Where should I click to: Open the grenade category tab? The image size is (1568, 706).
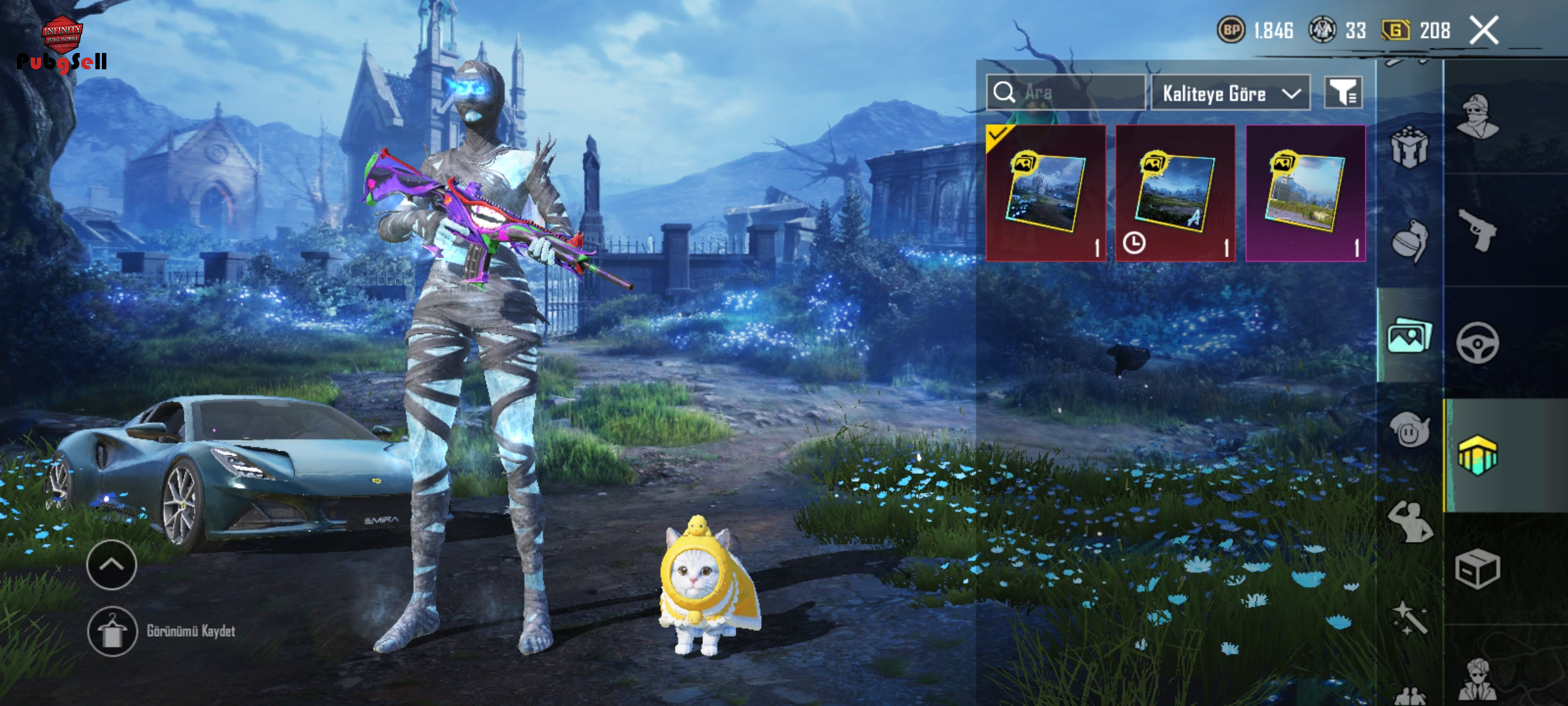coord(1409,242)
